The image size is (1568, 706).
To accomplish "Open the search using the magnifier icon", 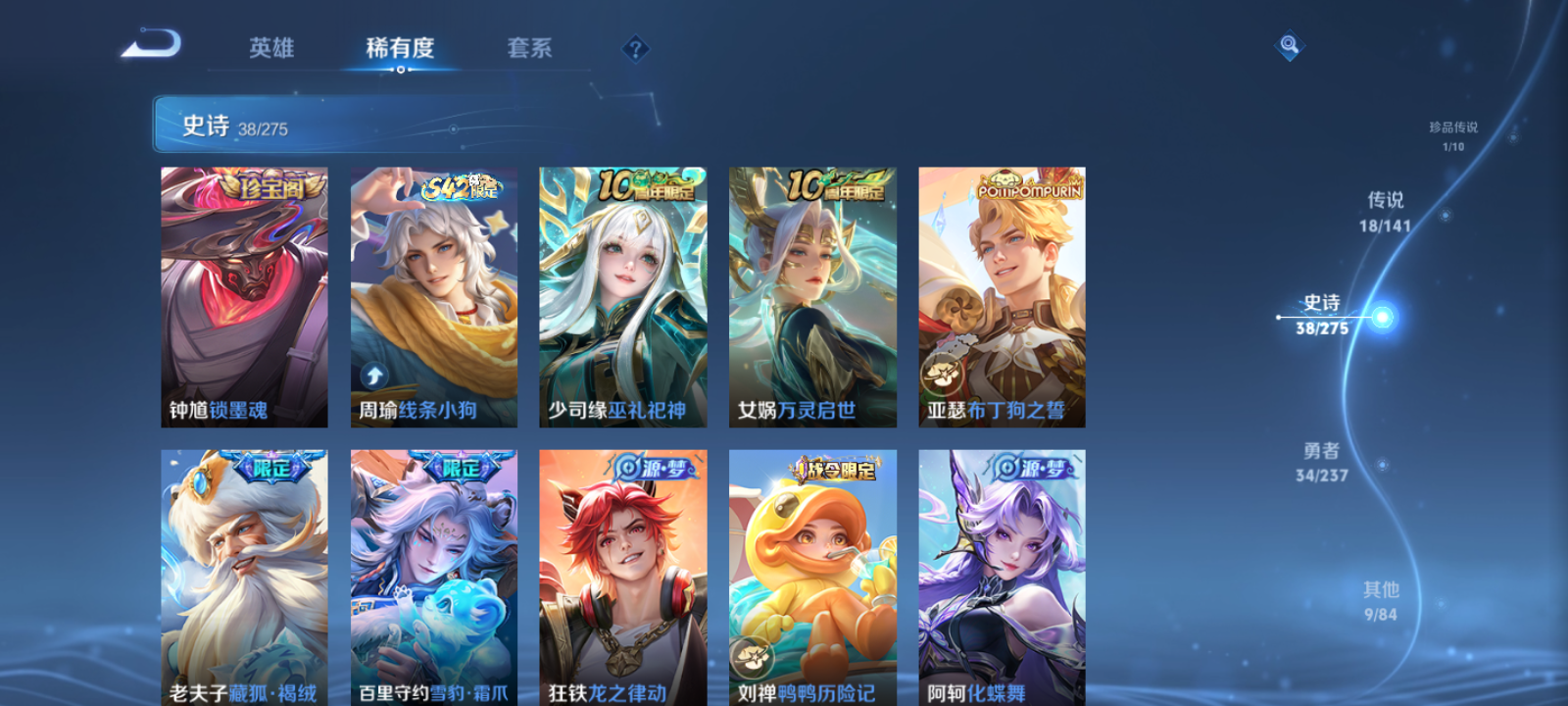I will coord(1289,43).
